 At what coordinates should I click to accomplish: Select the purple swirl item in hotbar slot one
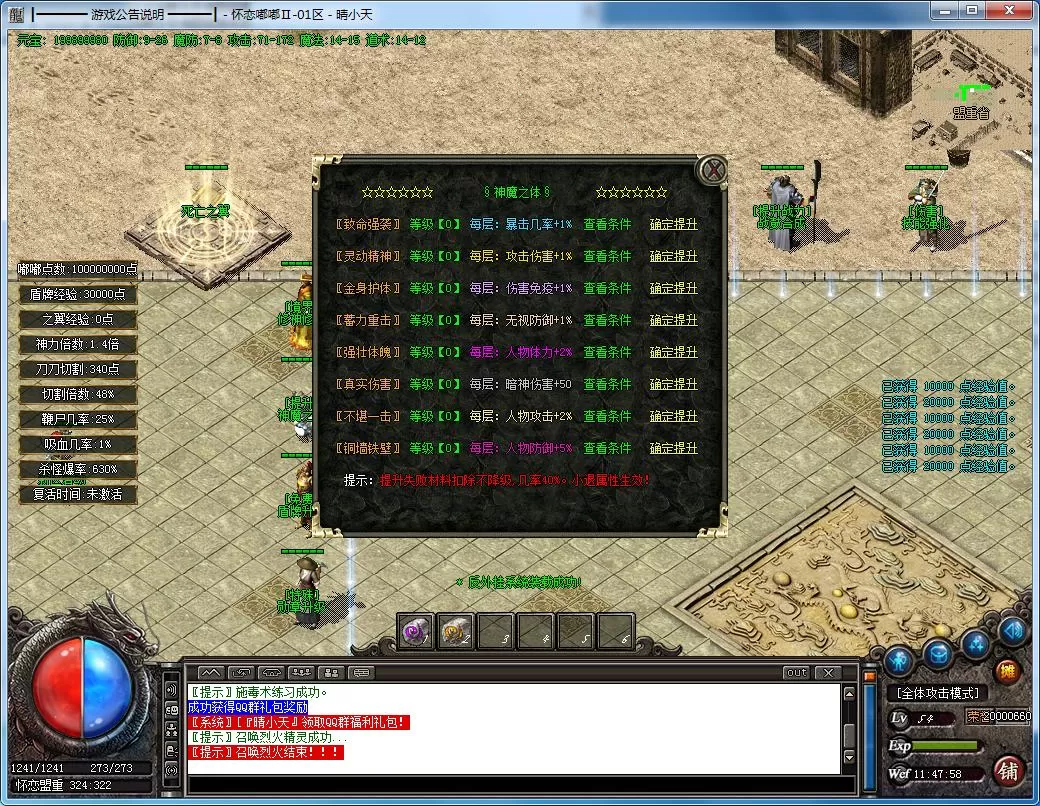416,630
